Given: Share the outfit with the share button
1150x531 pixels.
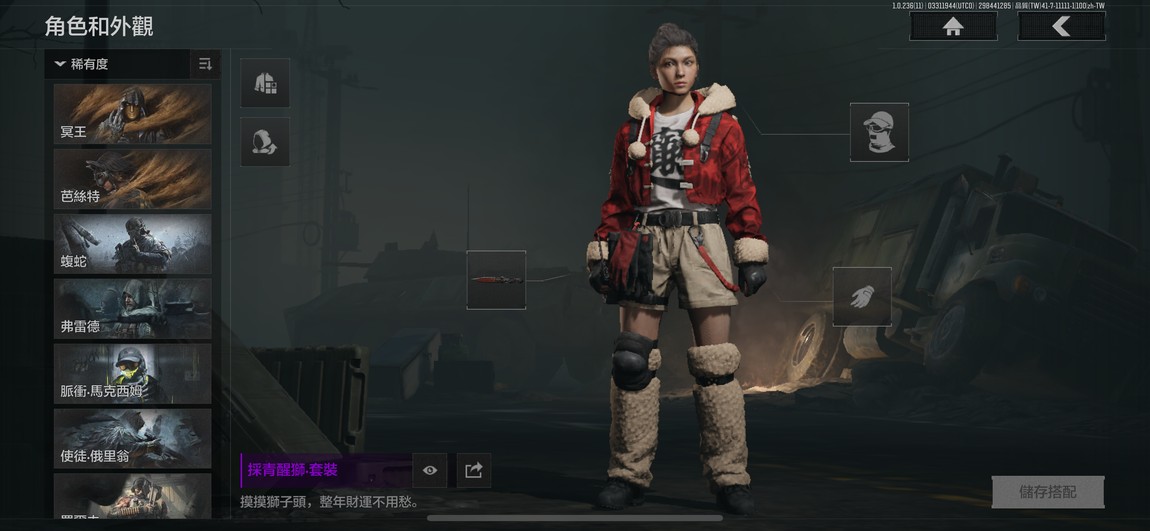Looking at the screenshot, I should pos(474,470).
